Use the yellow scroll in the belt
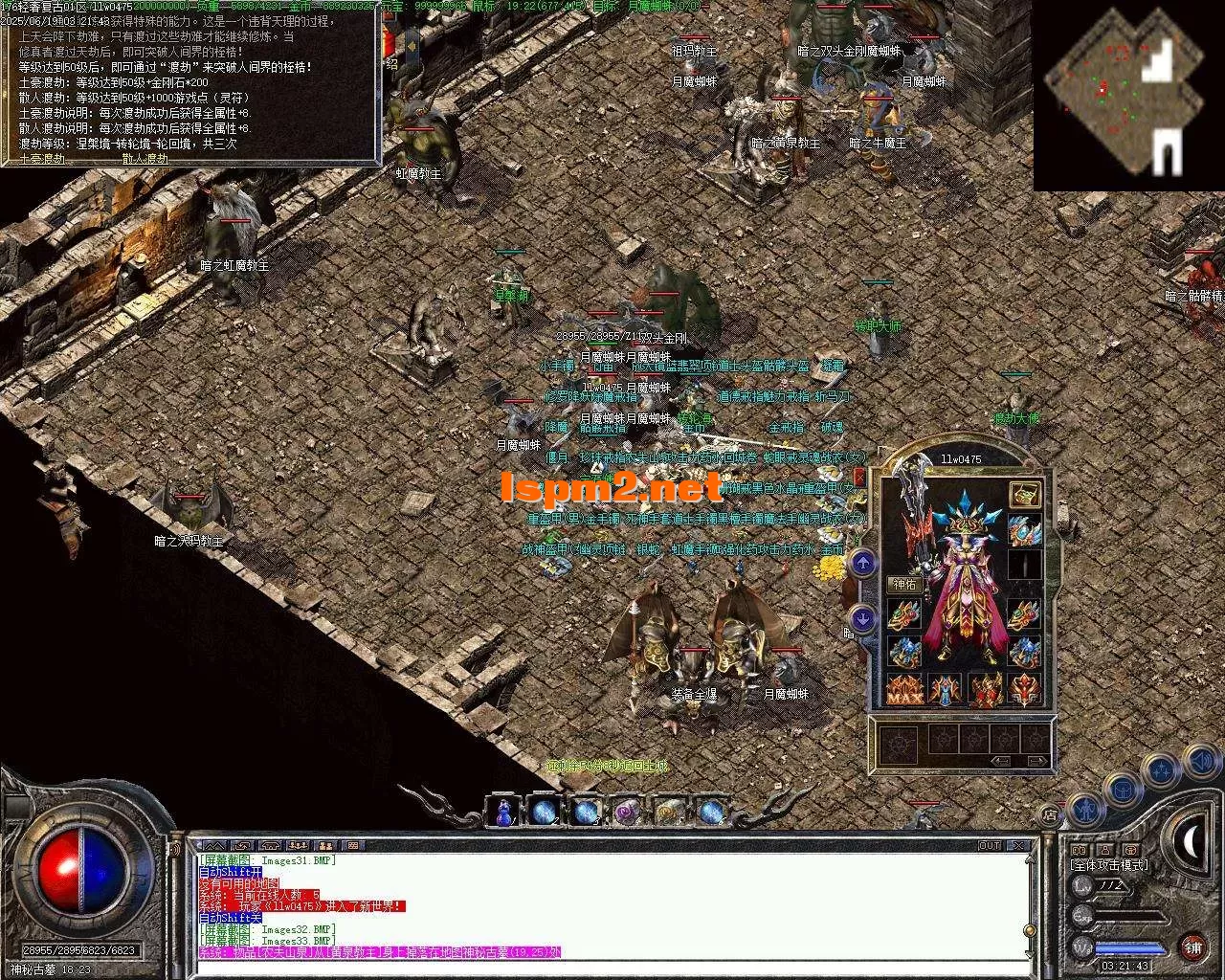Viewport: 1225px width, 980px height. [669, 812]
